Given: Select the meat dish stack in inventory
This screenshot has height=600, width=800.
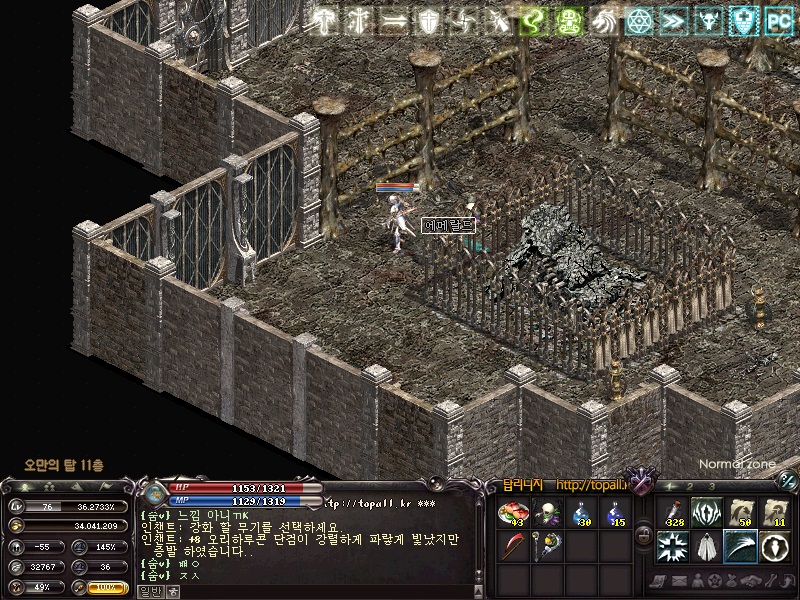Looking at the screenshot, I should click(x=513, y=515).
